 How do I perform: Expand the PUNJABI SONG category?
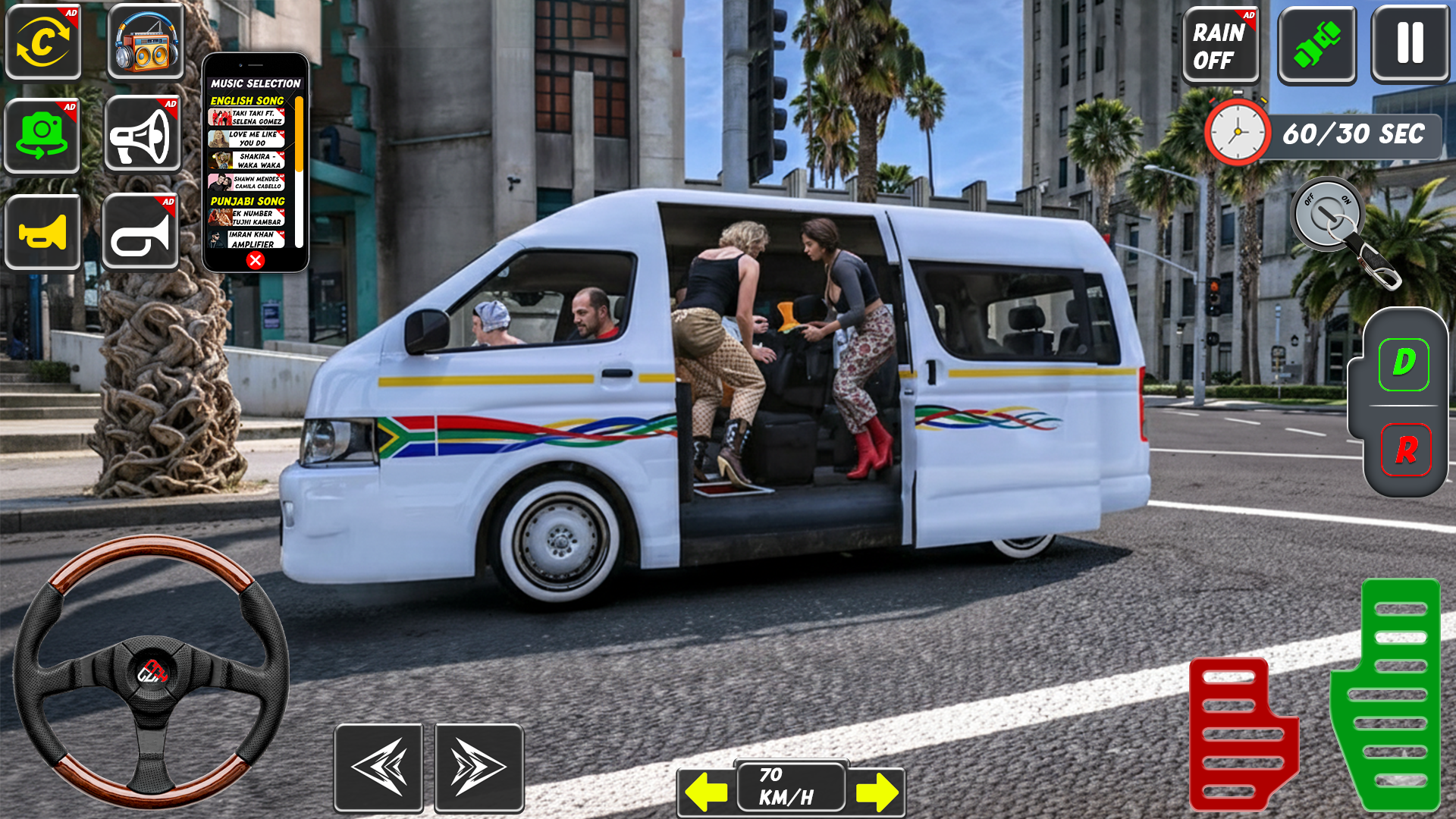tap(248, 199)
